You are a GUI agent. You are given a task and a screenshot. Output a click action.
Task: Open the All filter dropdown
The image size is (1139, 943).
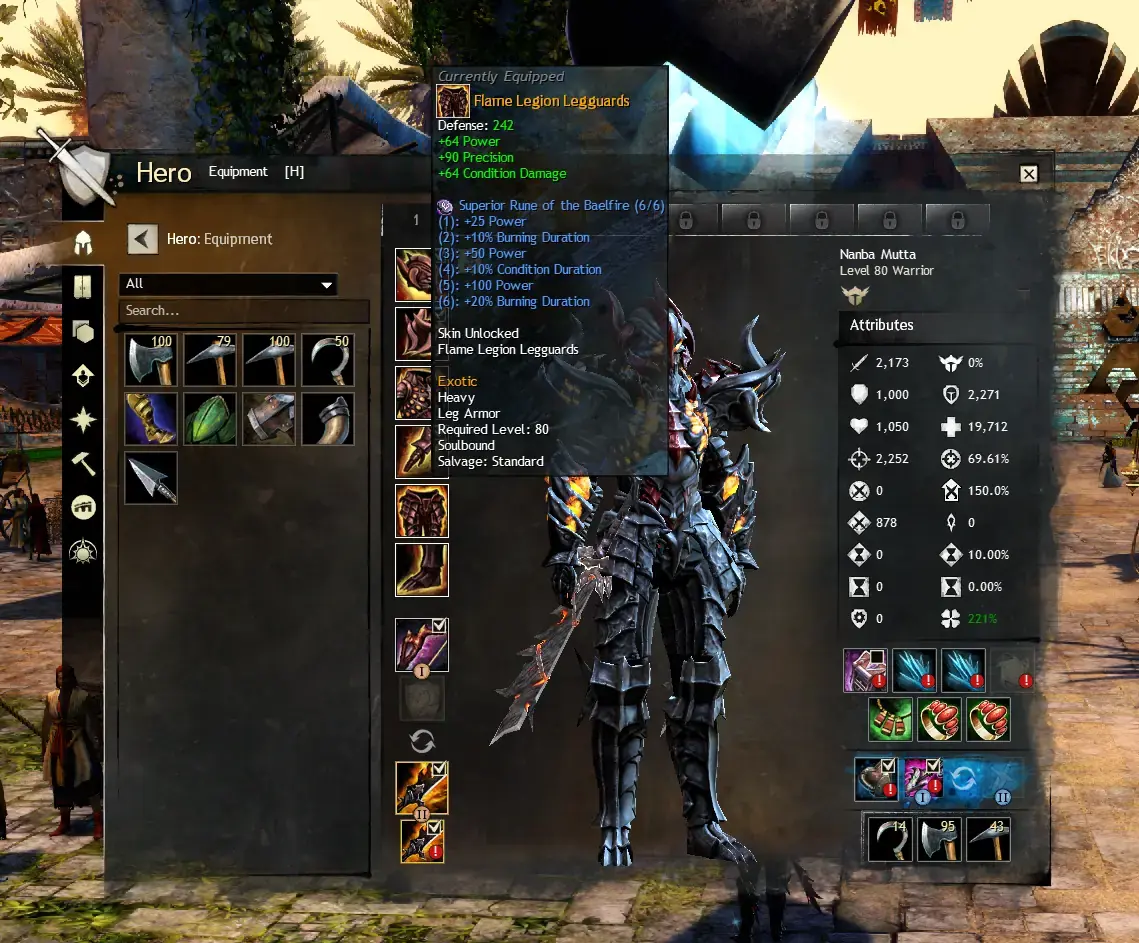point(228,285)
